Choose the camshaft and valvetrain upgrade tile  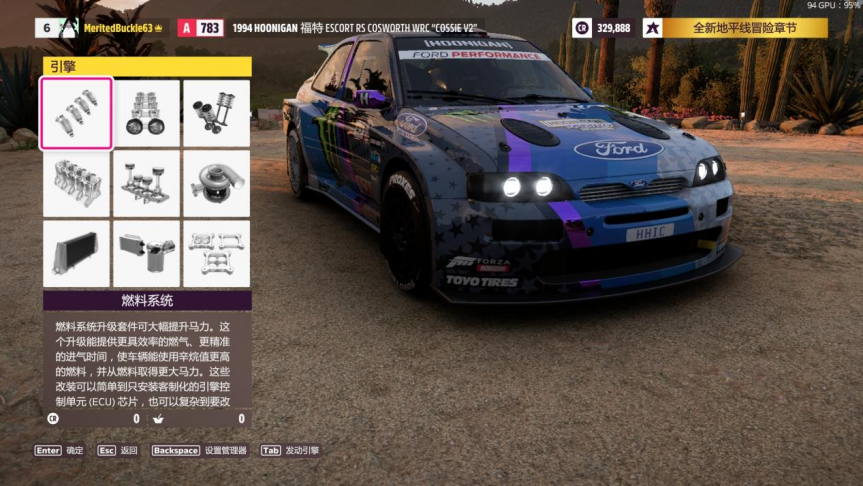(x=147, y=114)
